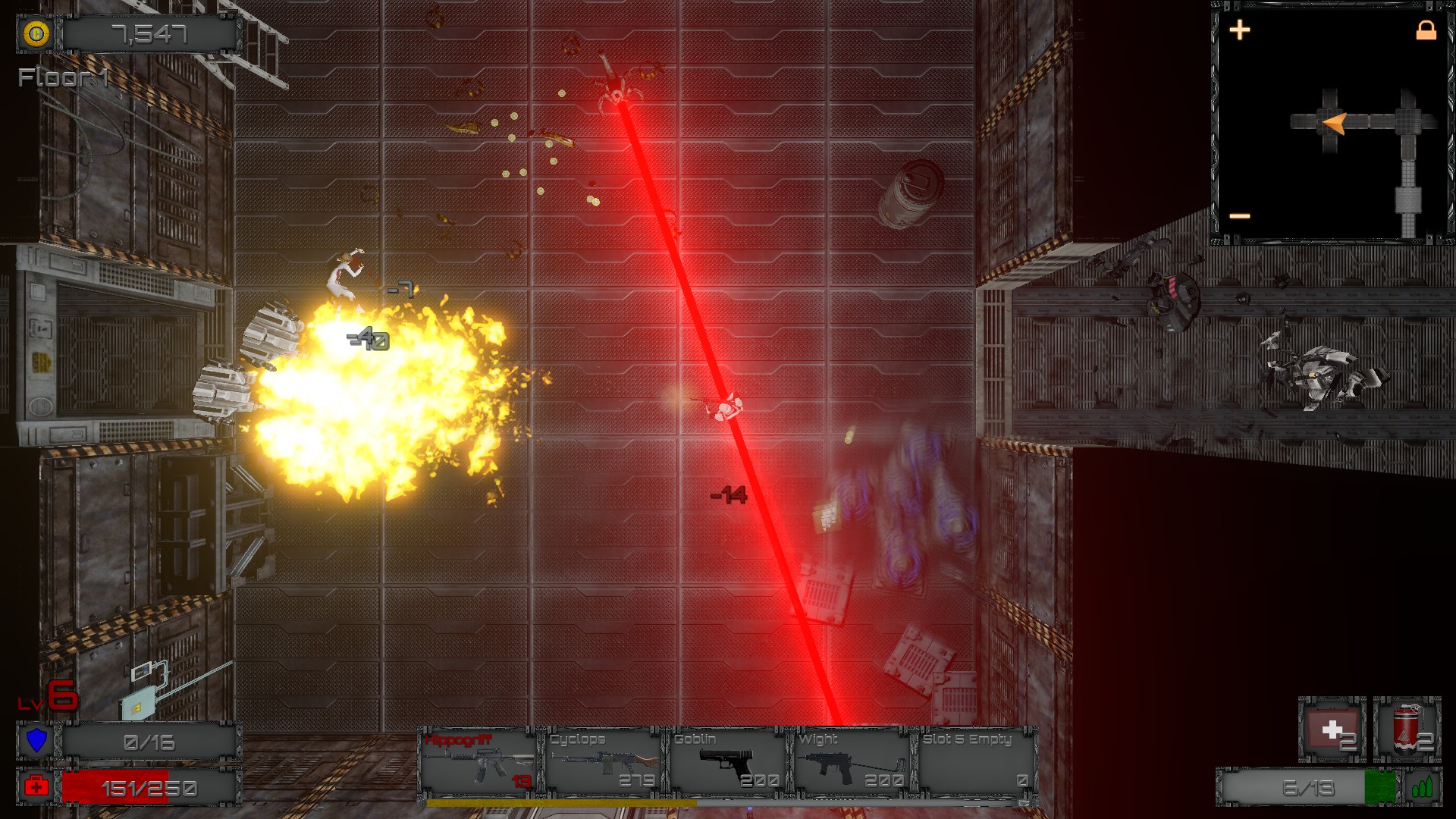Select the Hippogriff assault rifle slot

coord(479,762)
